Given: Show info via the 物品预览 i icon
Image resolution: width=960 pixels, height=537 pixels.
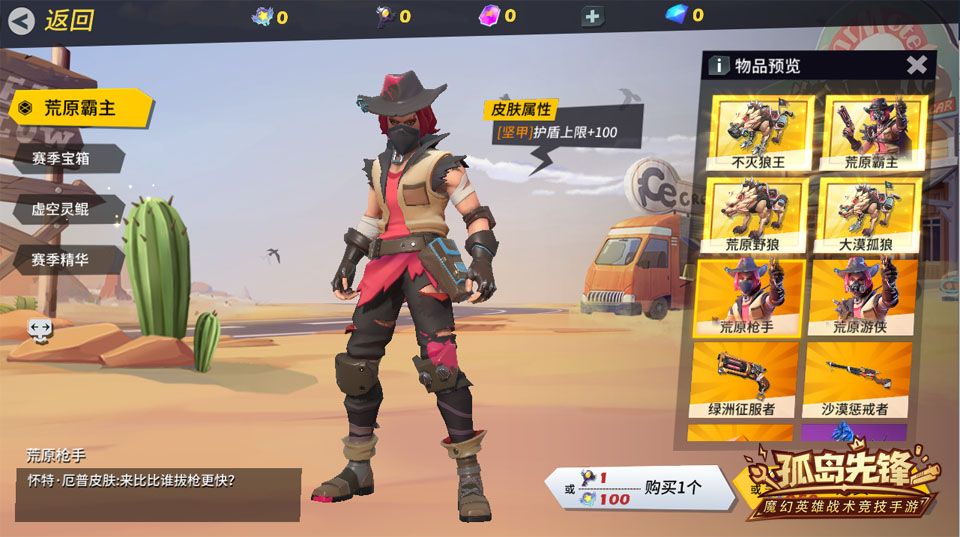Looking at the screenshot, I should point(718,66).
